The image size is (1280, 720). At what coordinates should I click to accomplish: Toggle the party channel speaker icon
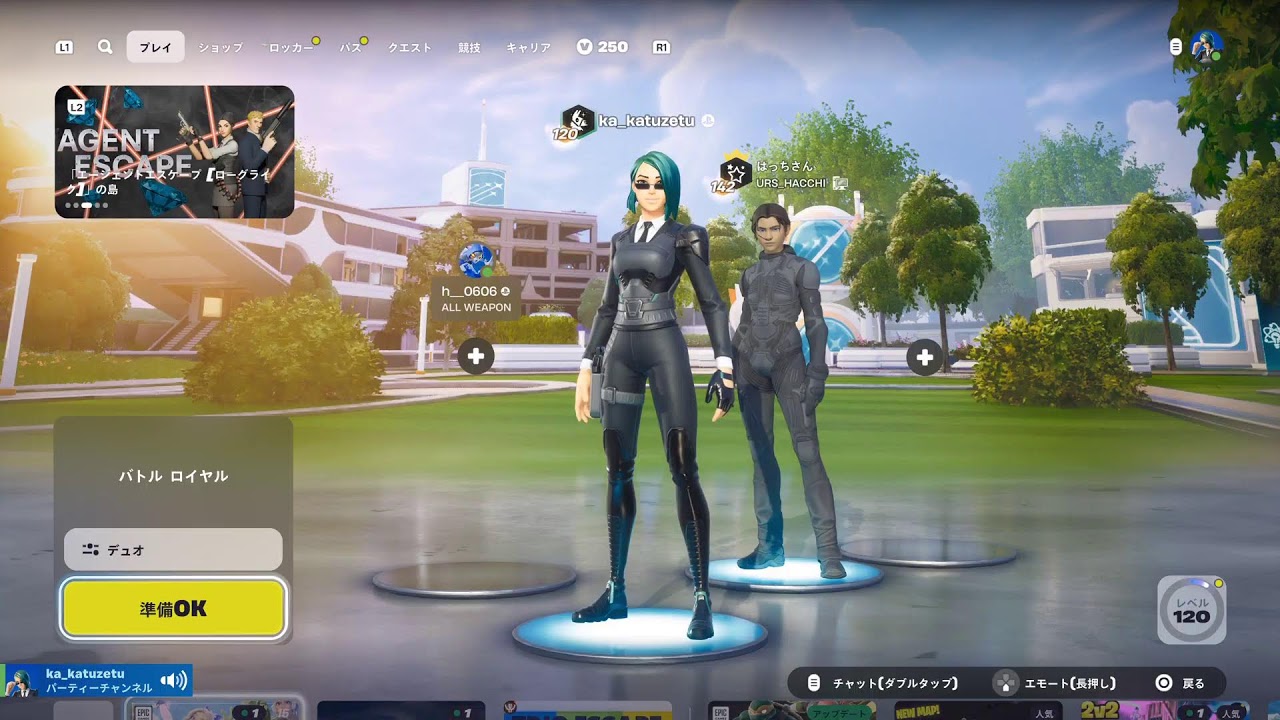pos(173,681)
